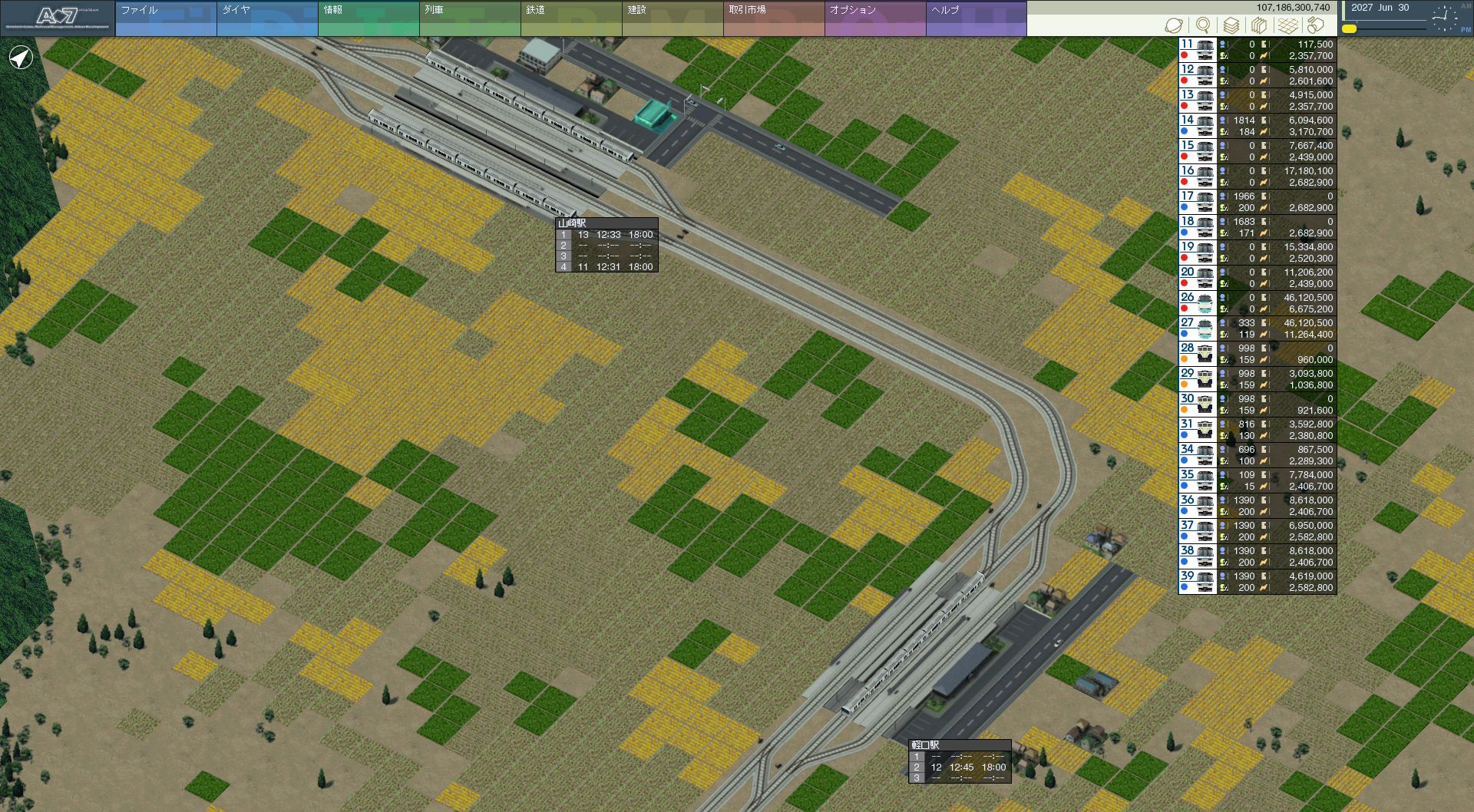Select train number 14 in list
The height and width of the screenshot is (812, 1474).
[1257, 126]
